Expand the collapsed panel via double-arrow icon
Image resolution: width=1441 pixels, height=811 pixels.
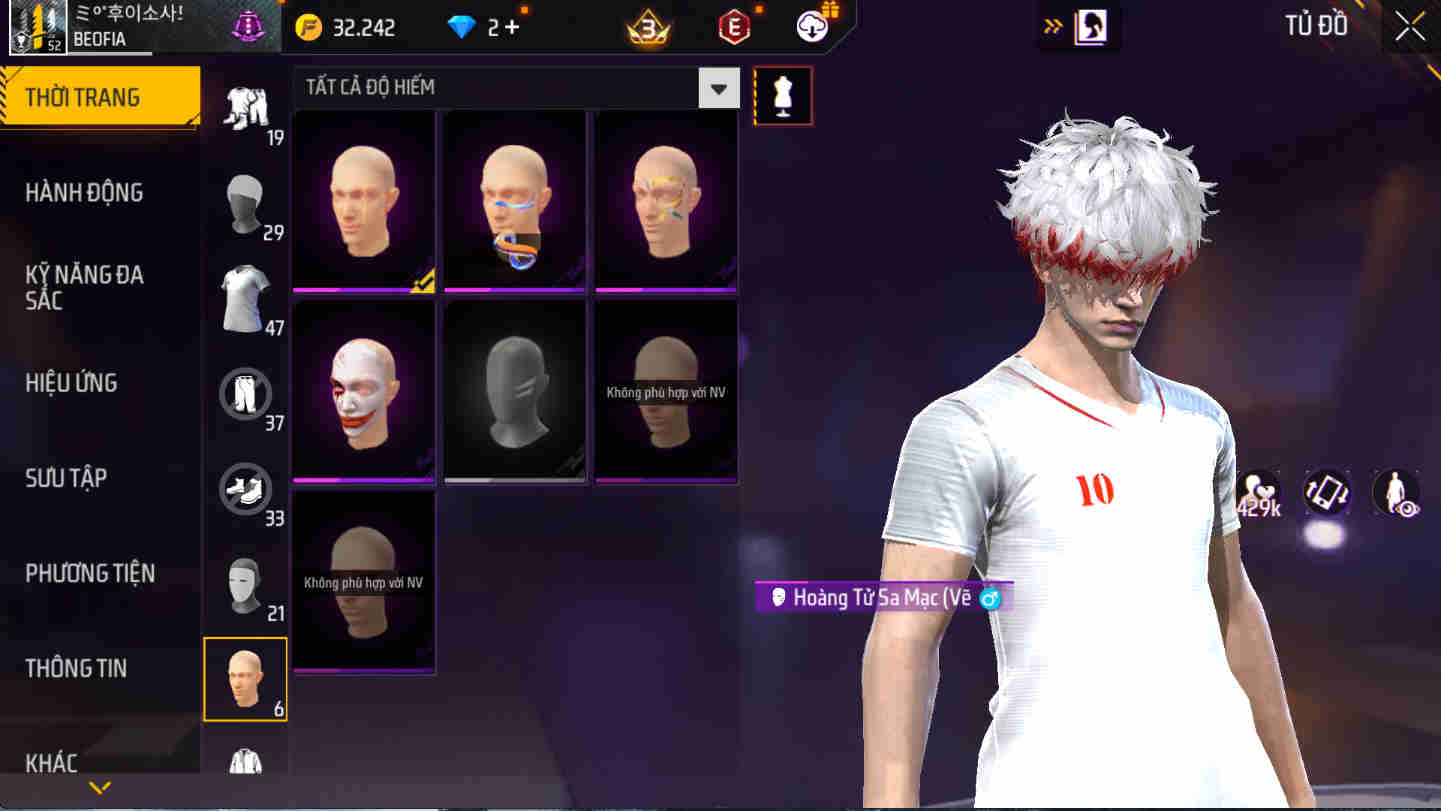click(1050, 26)
